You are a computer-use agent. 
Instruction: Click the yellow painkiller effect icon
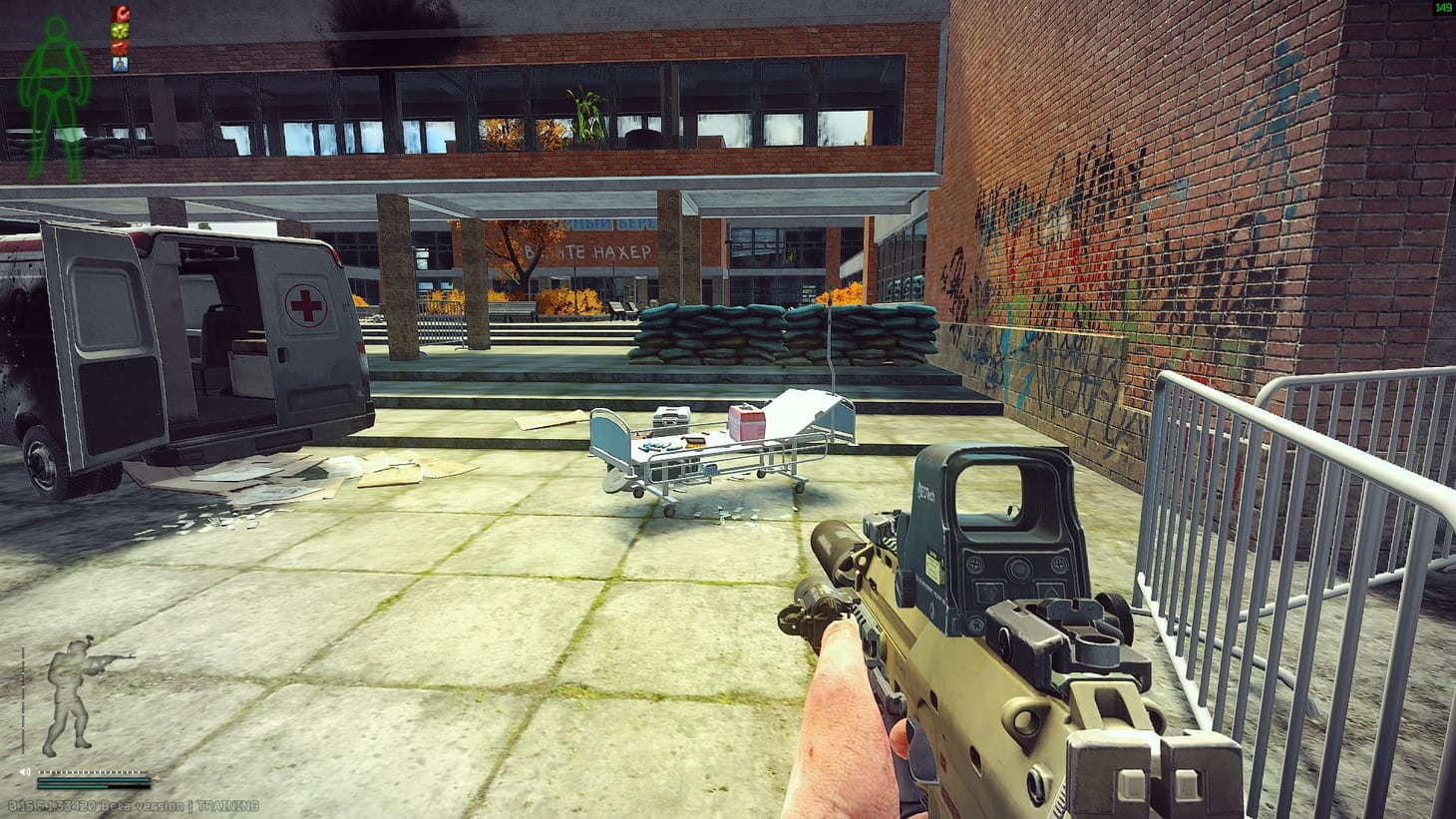119,29
